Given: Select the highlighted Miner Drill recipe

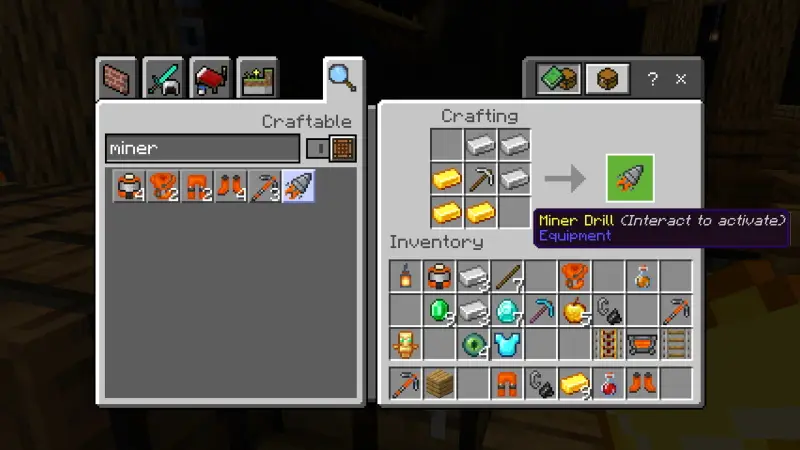Looking at the screenshot, I should pyautogui.click(x=298, y=187).
